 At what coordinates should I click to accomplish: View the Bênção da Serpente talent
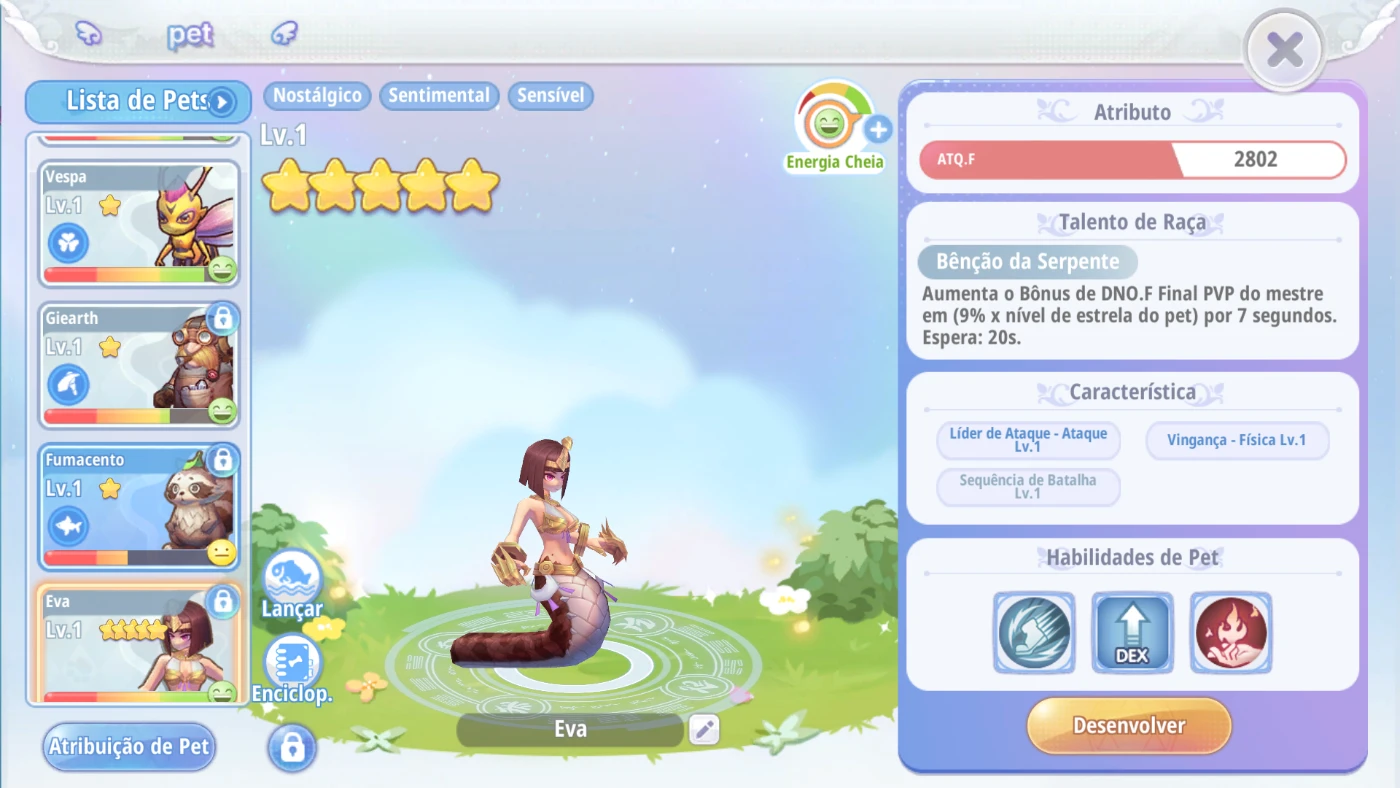[x=1027, y=262]
